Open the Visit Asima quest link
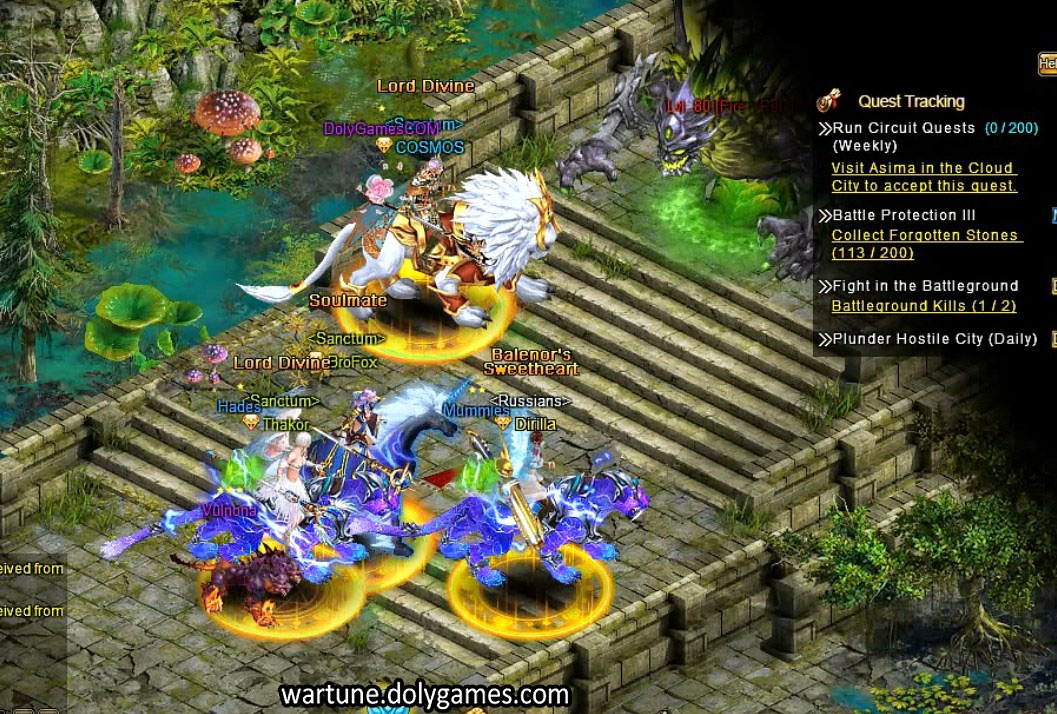The height and width of the screenshot is (714, 1057). pos(923,177)
